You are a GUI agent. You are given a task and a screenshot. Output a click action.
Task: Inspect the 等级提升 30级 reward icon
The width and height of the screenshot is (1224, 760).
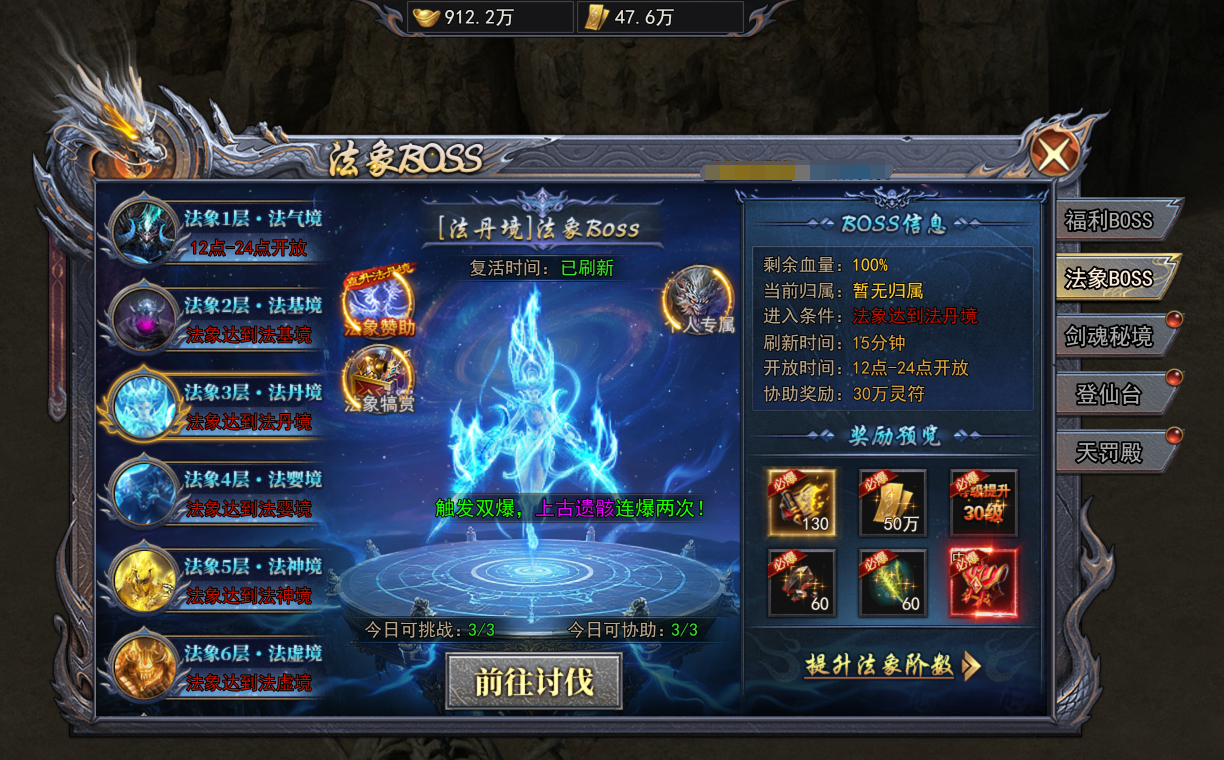[x=983, y=502]
